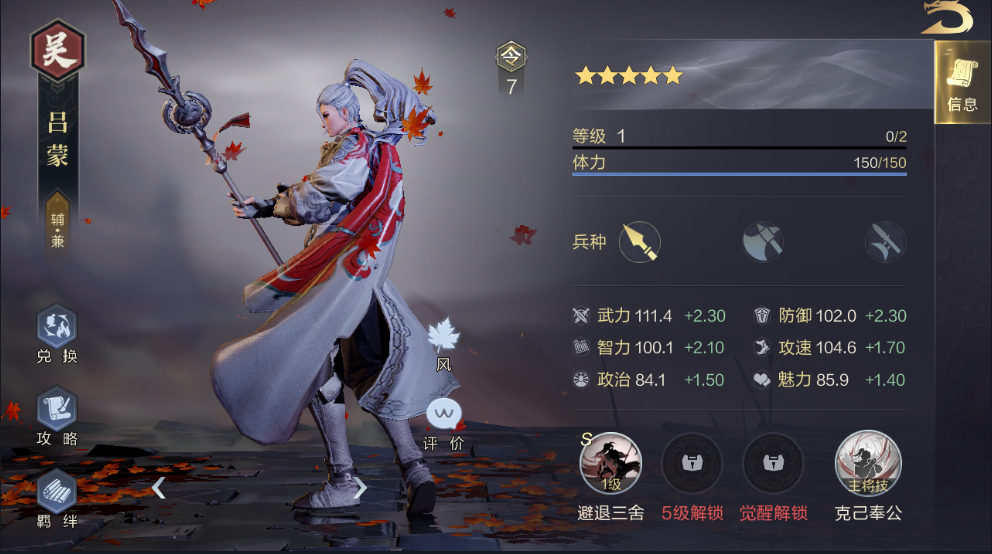Click the locked 觉醒解锁 skill slot
Screen dimensions: 992x554
click(x=773, y=463)
